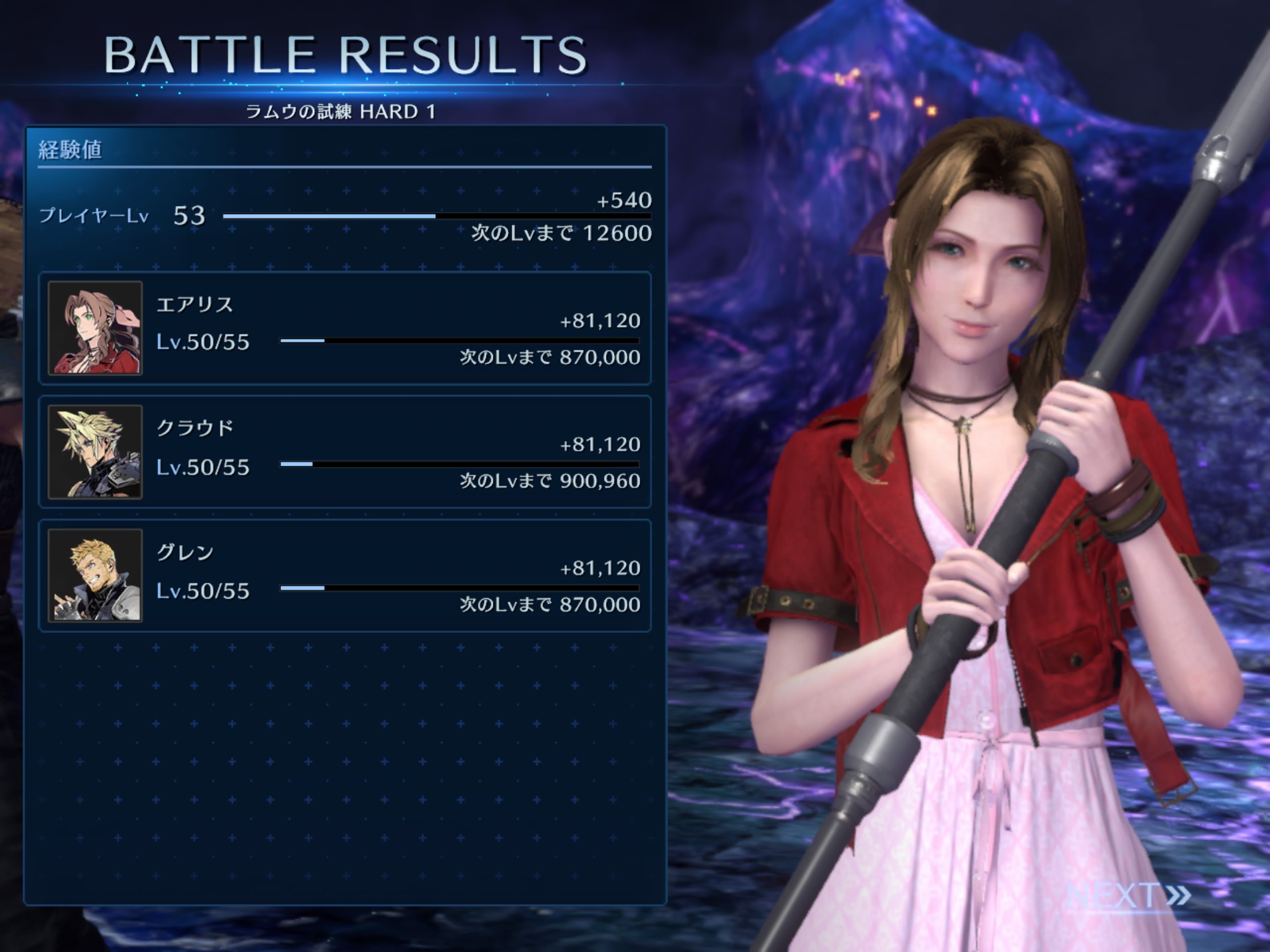Screen dimensions: 1270x952
Task: Expand Glenn's level progress details
Action: click(202, 590)
